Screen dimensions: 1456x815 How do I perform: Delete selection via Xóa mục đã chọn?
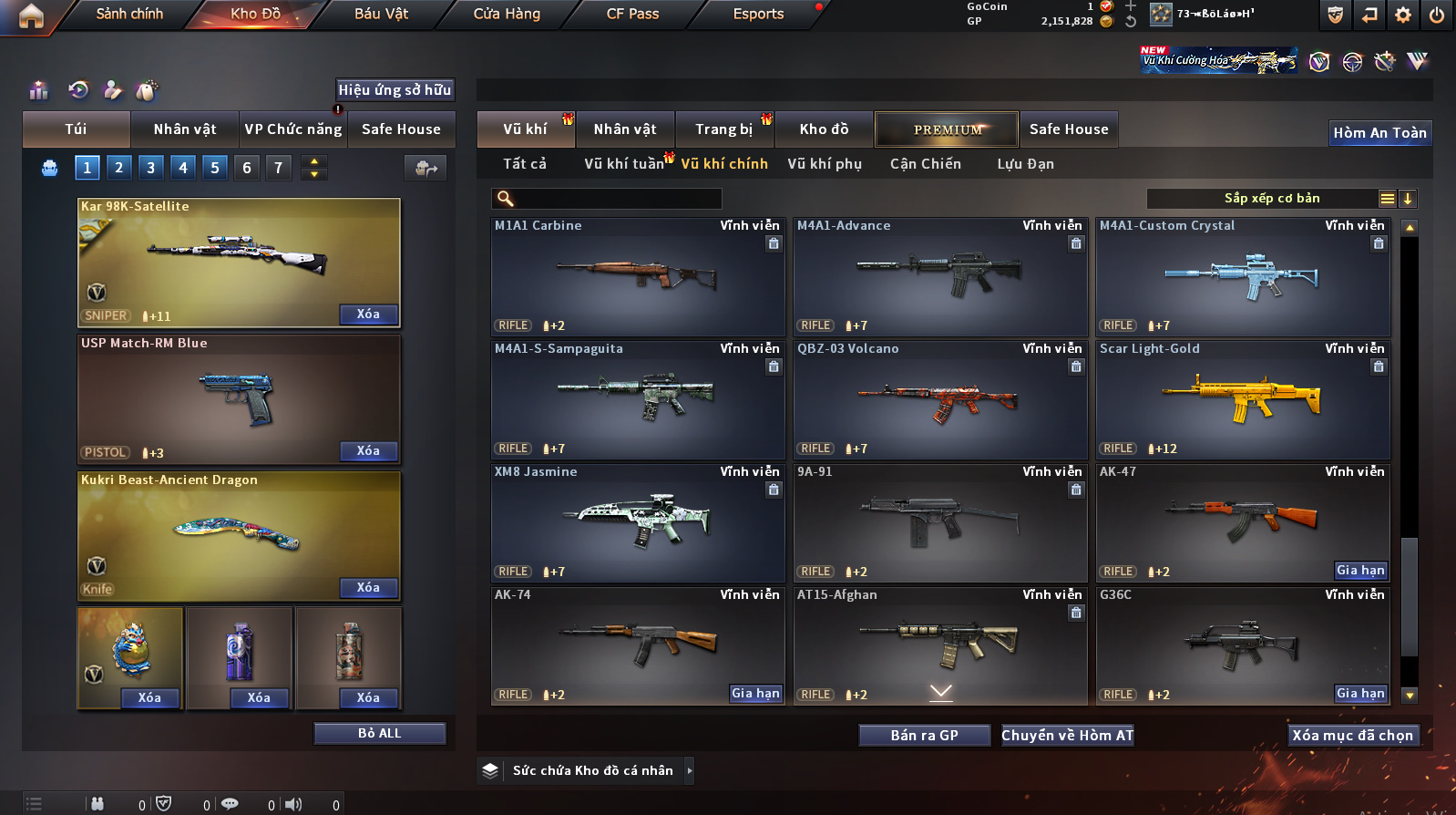click(x=1352, y=736)
